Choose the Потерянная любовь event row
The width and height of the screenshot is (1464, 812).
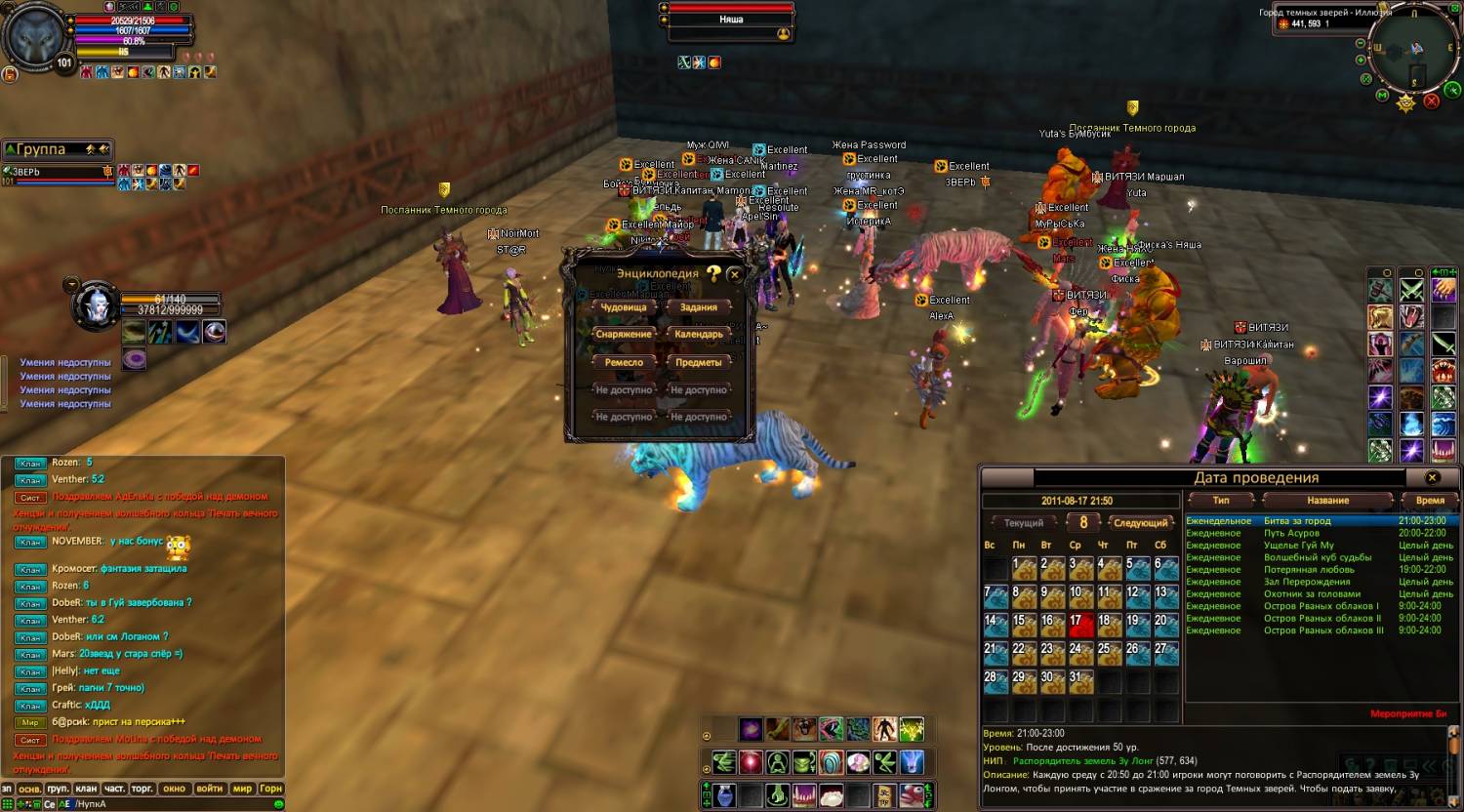tap(1306, 569)
